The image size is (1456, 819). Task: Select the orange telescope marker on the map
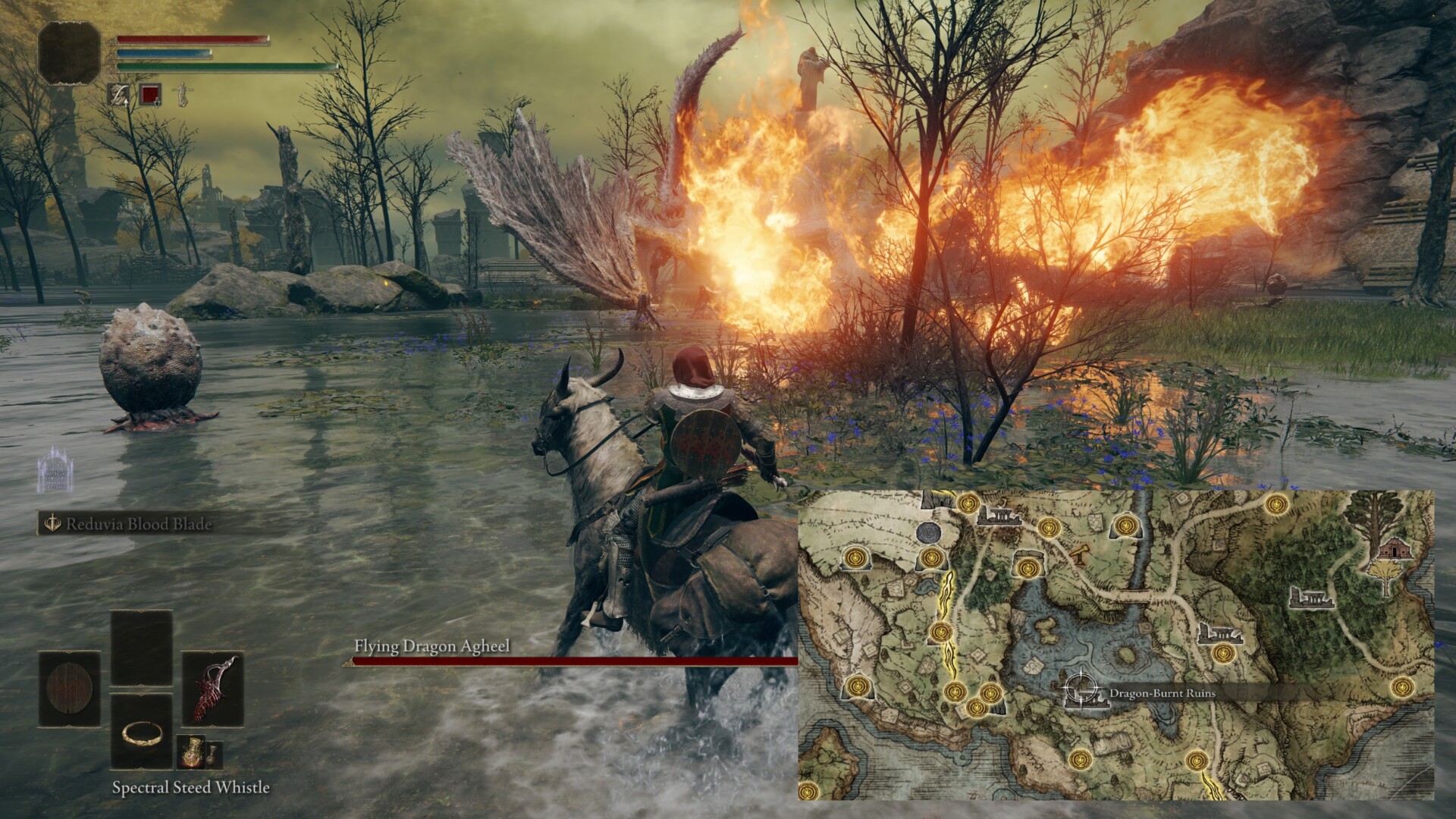[x=1078, y=554]
